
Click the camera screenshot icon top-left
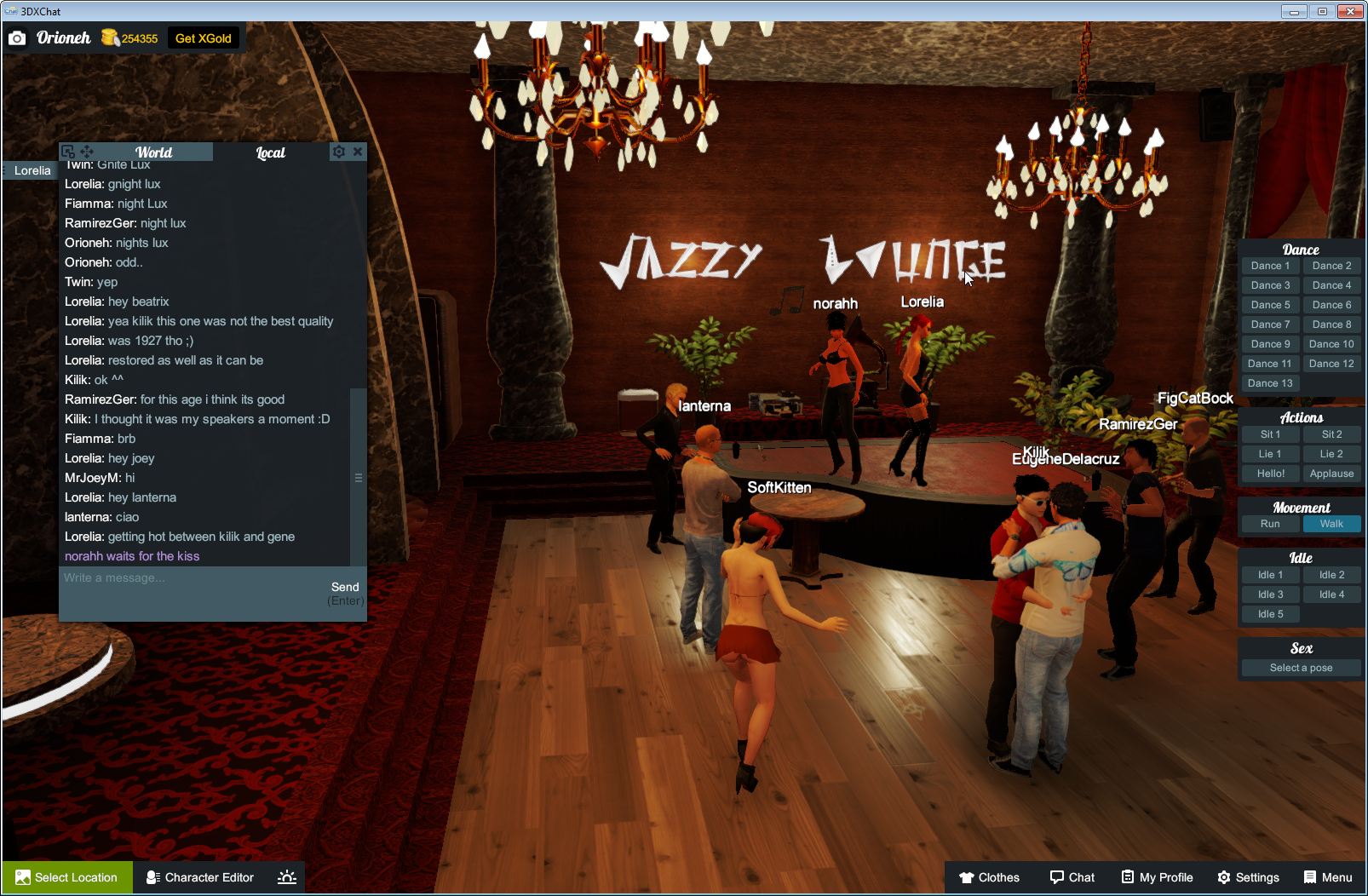[17, 37]
